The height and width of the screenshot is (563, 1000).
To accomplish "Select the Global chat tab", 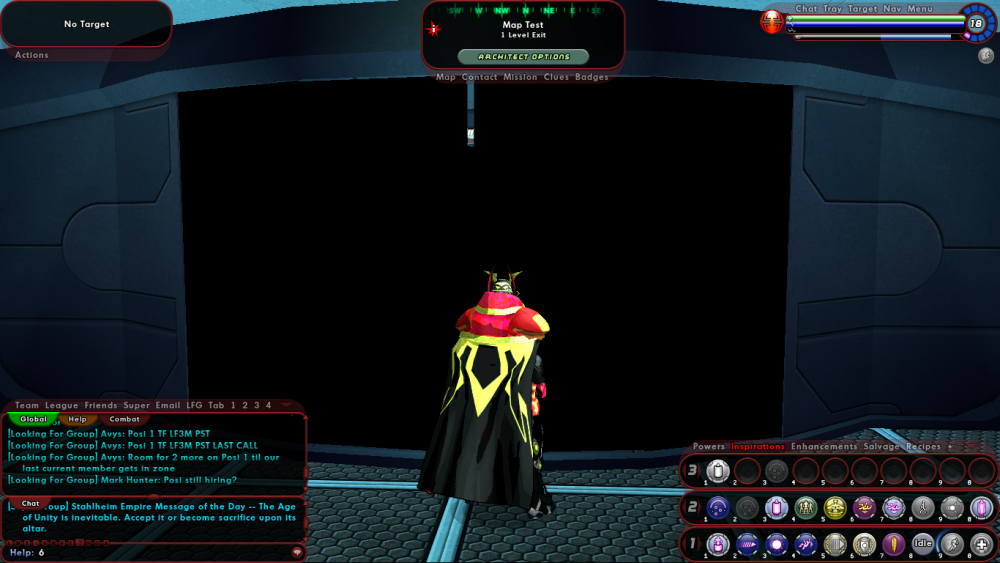I will click(x=33, y=419).
